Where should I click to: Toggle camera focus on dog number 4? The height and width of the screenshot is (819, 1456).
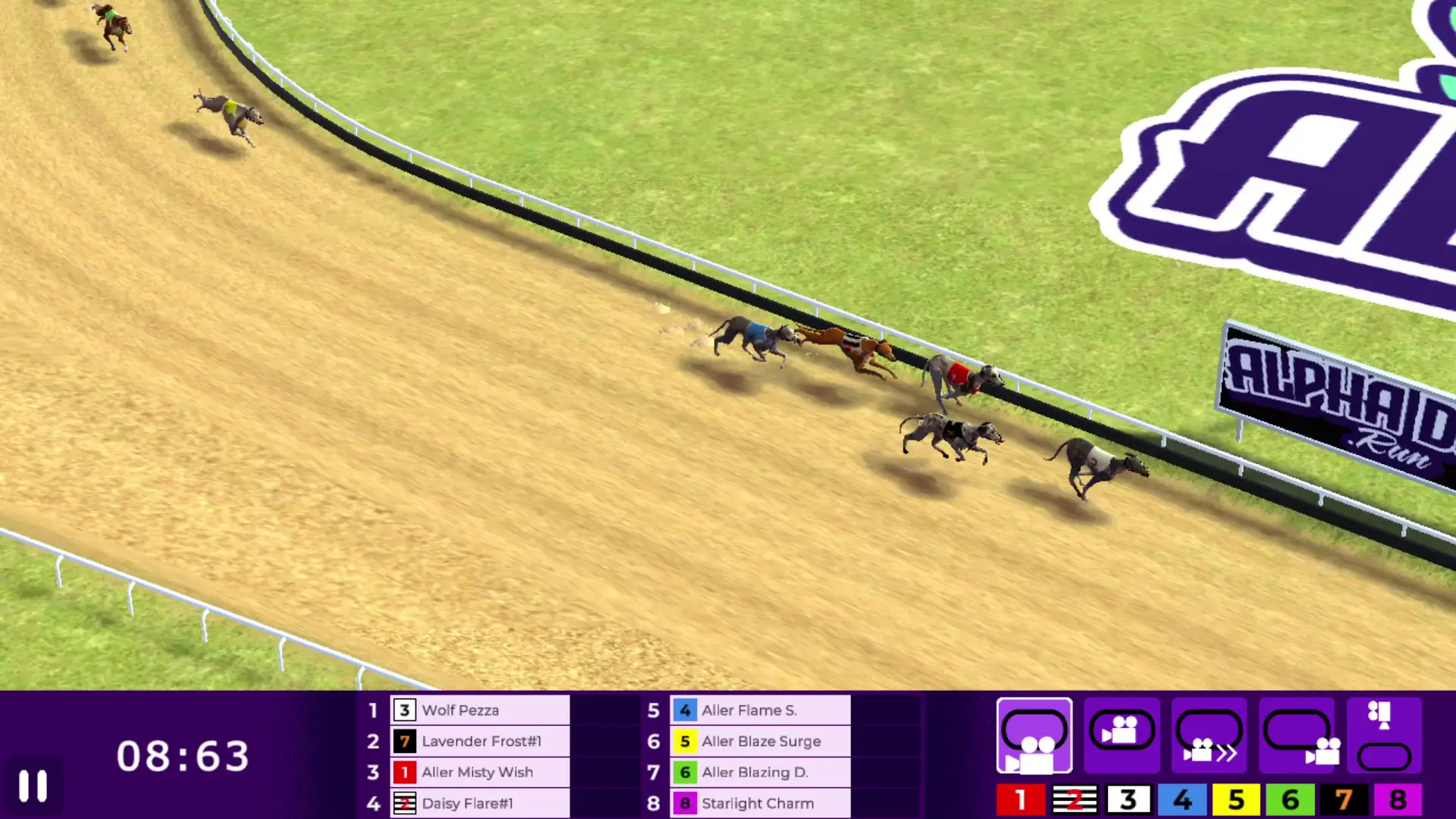(1183, 799)
